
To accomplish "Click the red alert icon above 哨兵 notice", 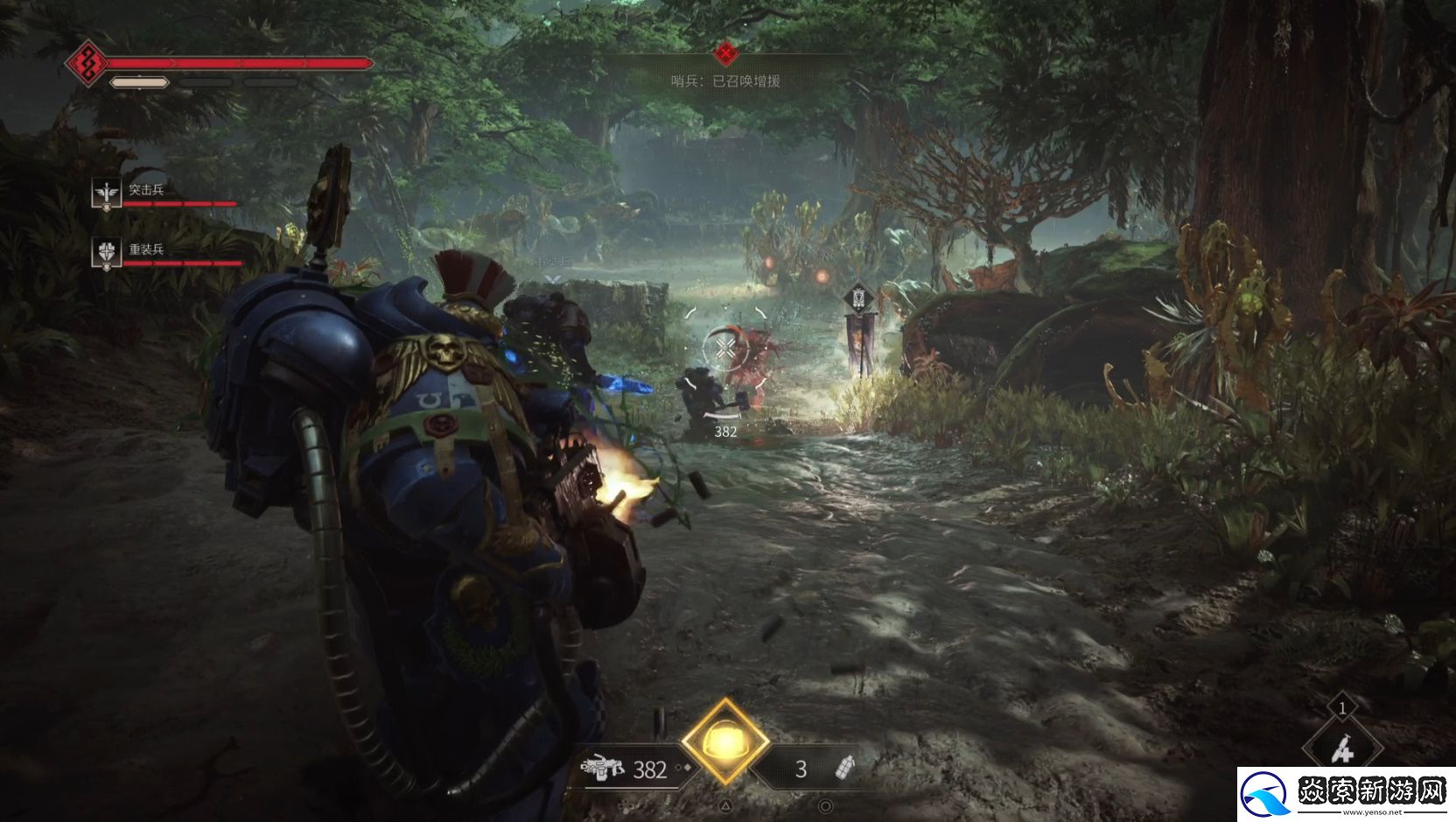I will [724, 54].
